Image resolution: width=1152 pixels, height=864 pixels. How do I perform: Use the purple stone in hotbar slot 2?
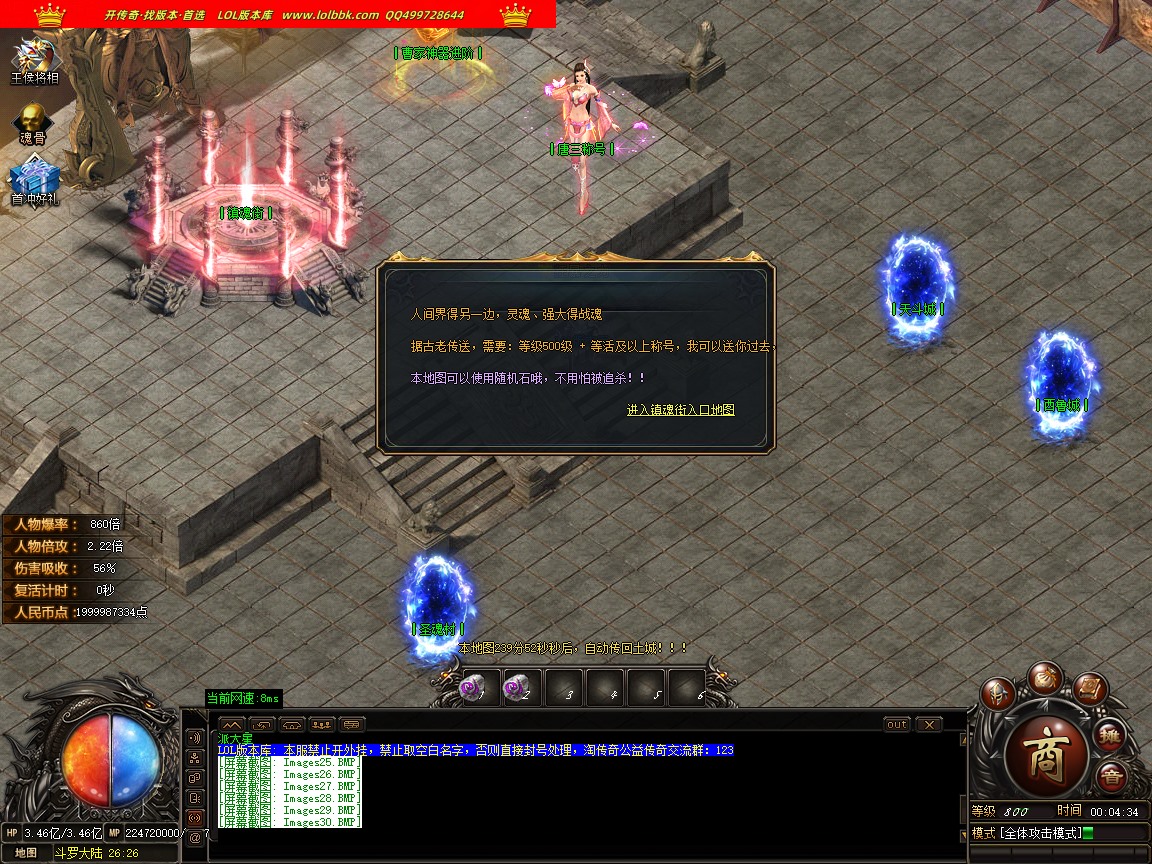[x=518, y=689]
